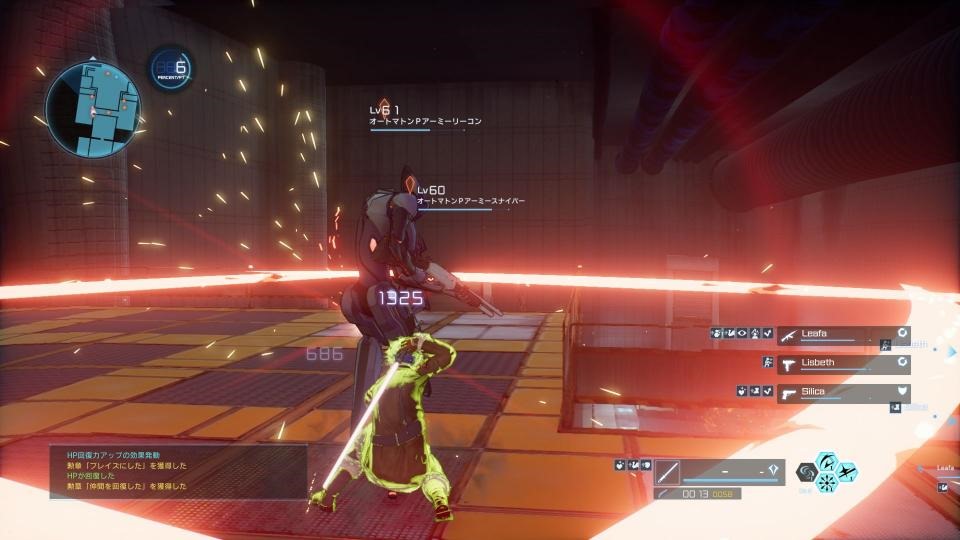
Task: Activate the starburst skill hexagon
Action: click(x=827, y=483)
